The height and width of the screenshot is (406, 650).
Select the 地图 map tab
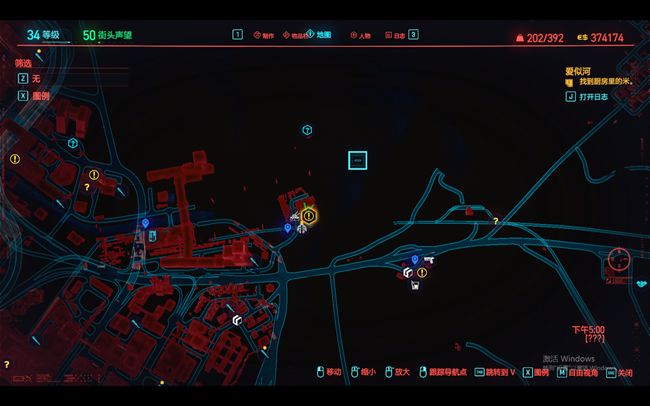coord(323,35)
